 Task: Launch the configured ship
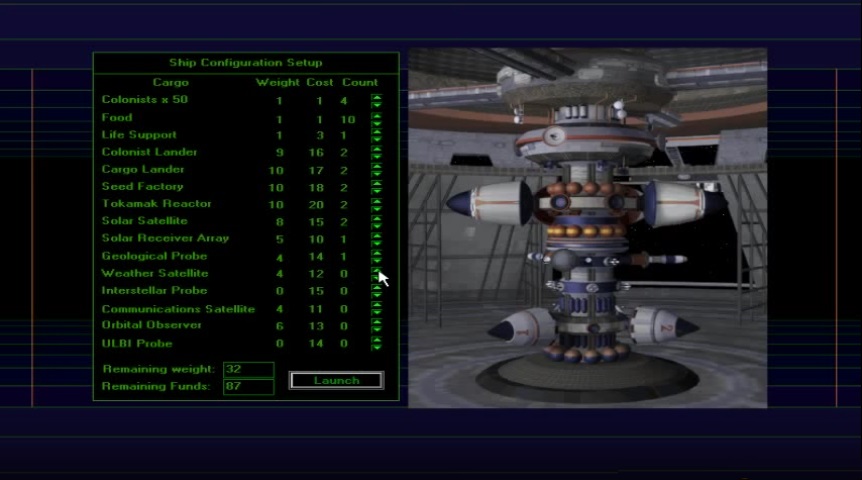(336, 380)
